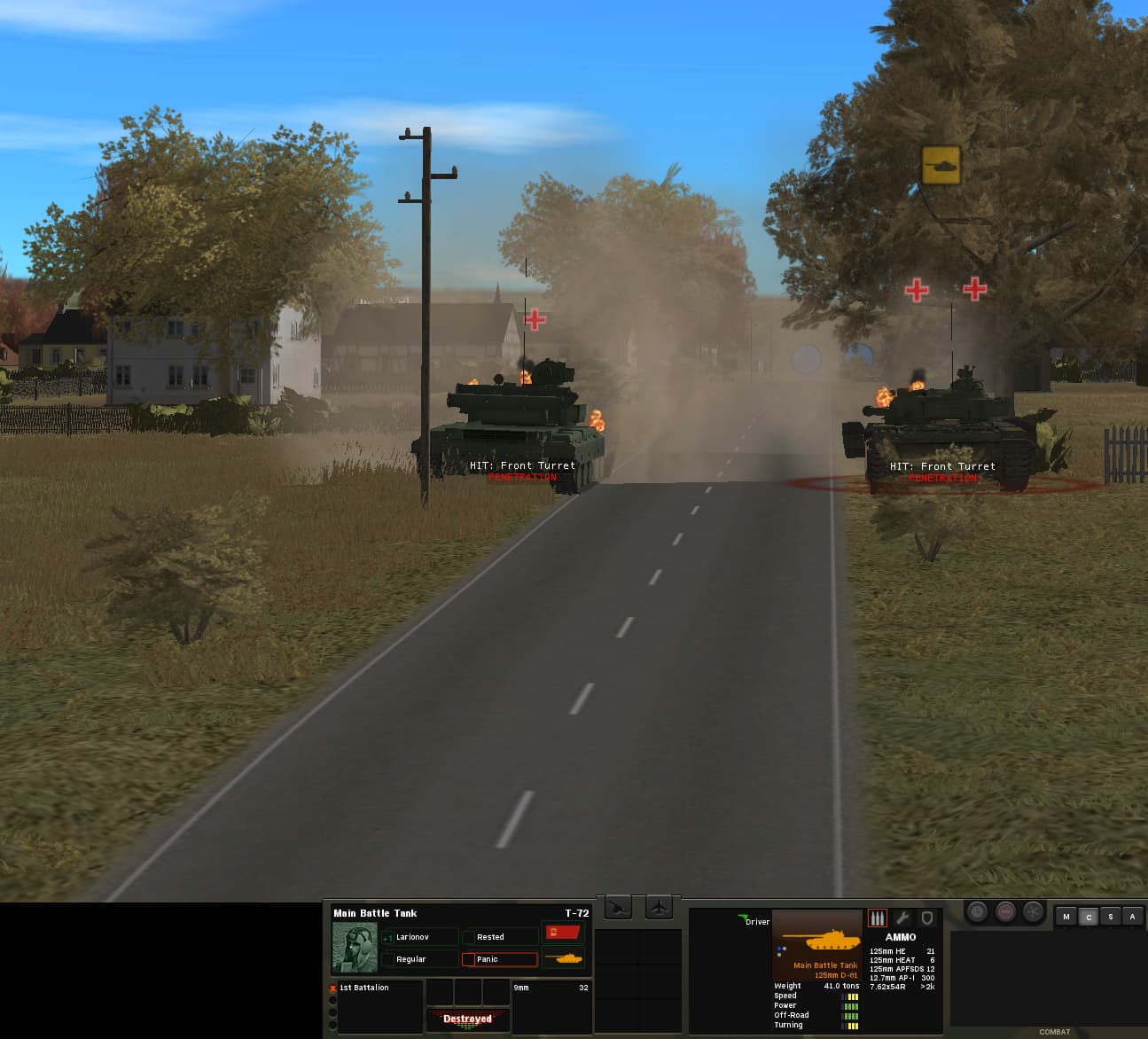The width and height of the screenshot is (1148, 1039).
Task: View the shield armor defenses tab
Action: (926, 918)
